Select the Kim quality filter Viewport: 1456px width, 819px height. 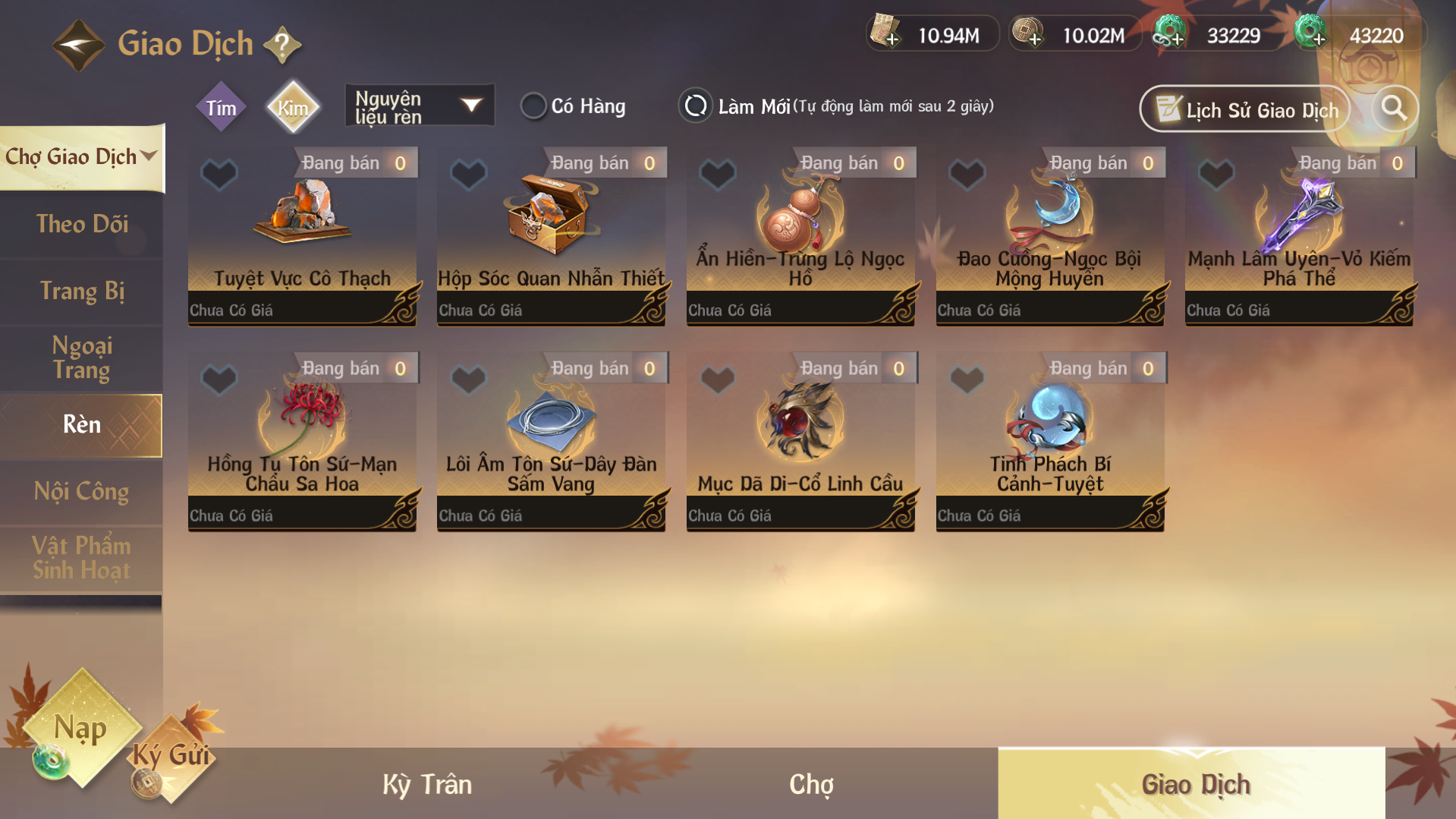pyautogui.click(x=293, y=108)
